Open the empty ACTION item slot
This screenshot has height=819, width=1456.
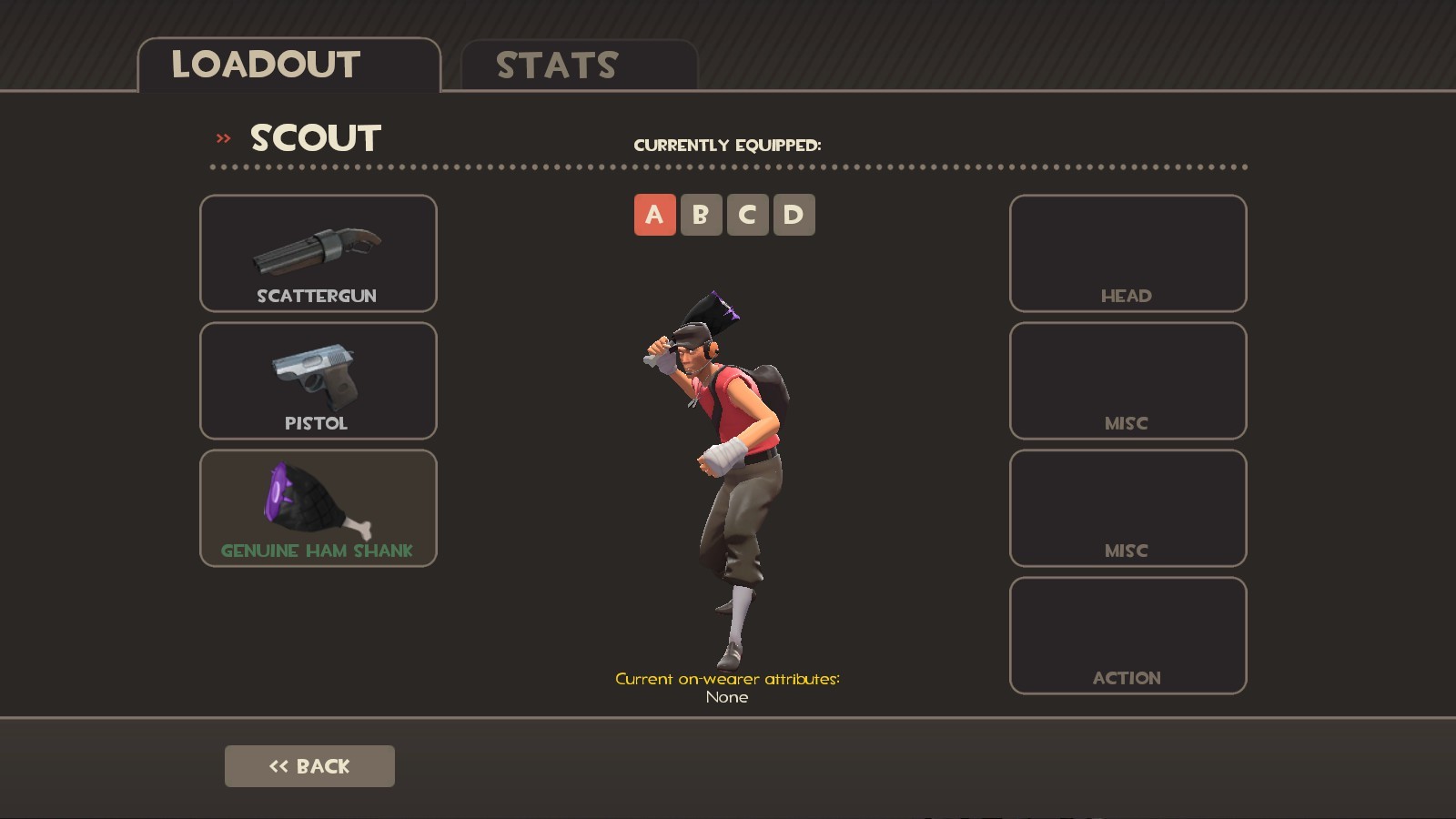coord(1127,634)
